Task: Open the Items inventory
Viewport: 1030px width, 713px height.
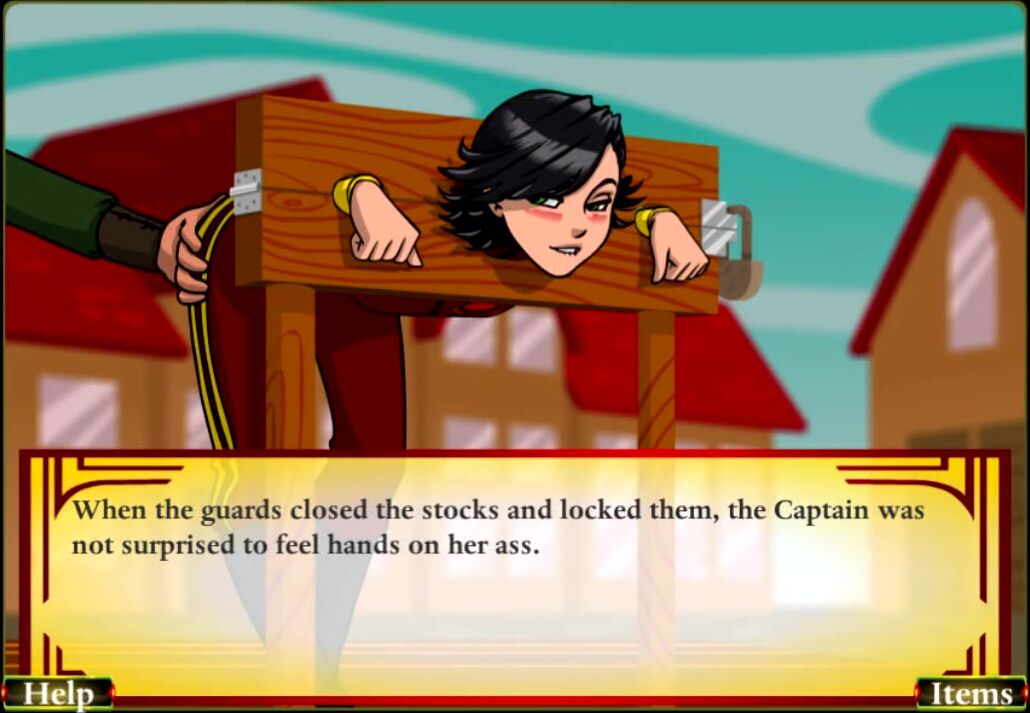Action: (x=970, y=694)
